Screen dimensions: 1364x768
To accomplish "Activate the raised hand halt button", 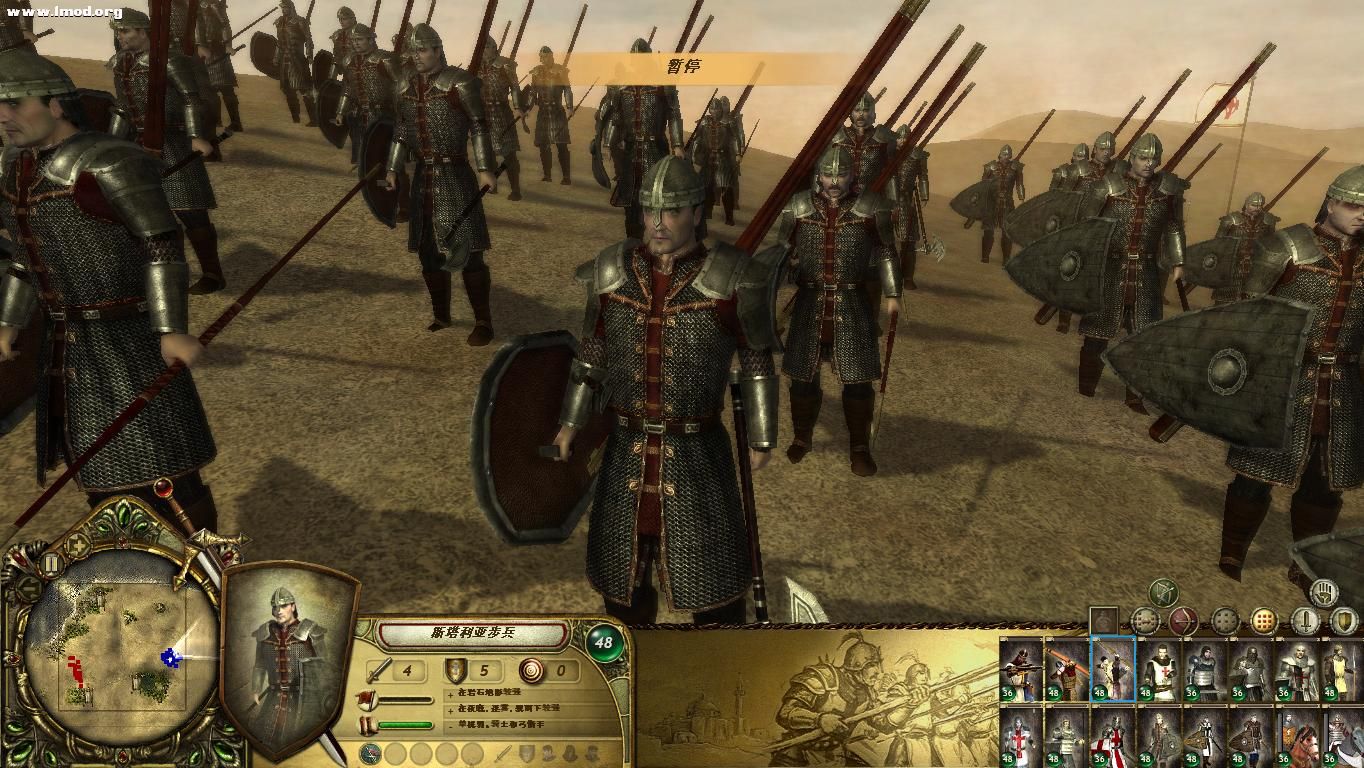I will [x=1325, y=591].
